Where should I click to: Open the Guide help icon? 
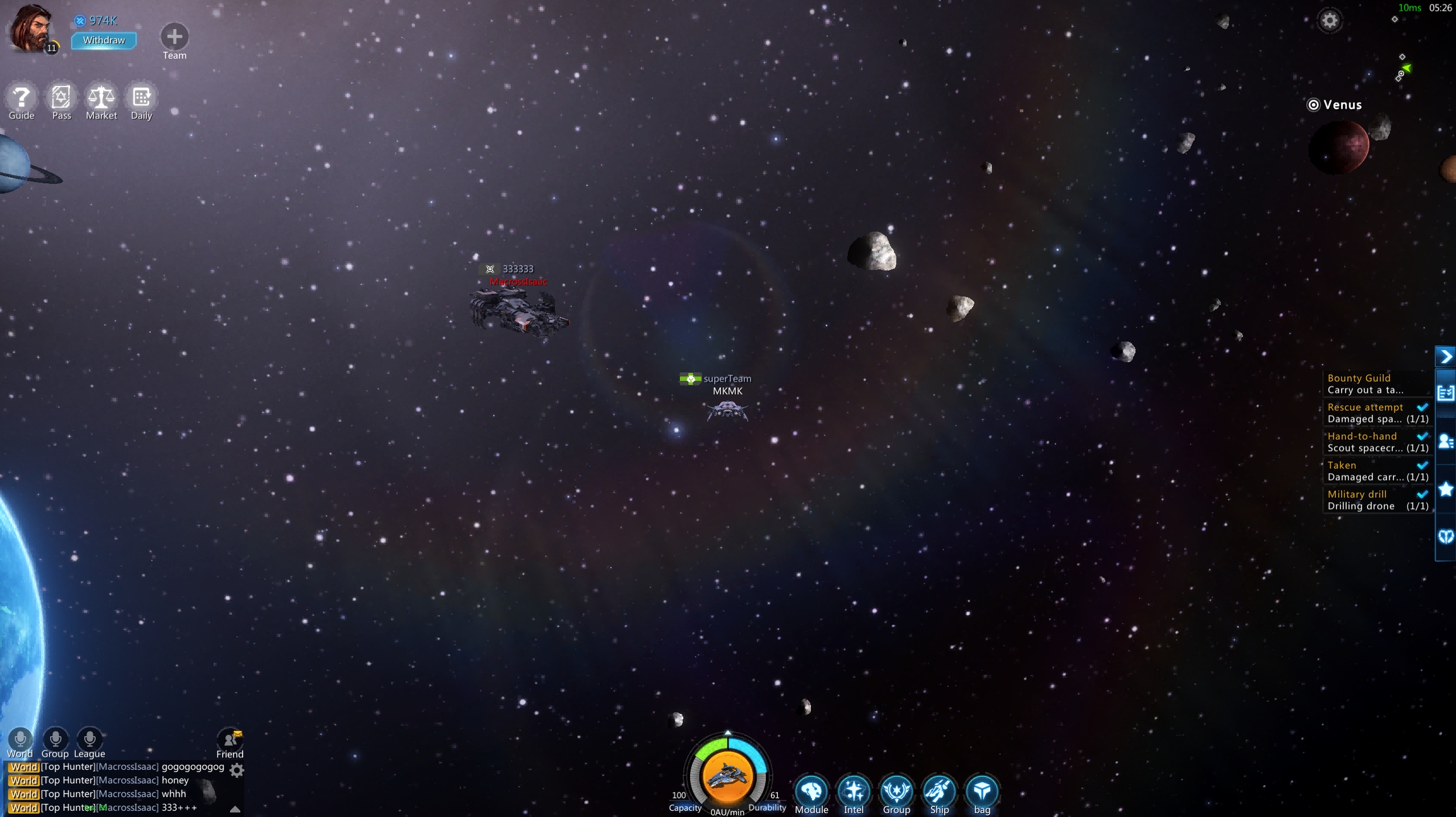click(21, 98)
